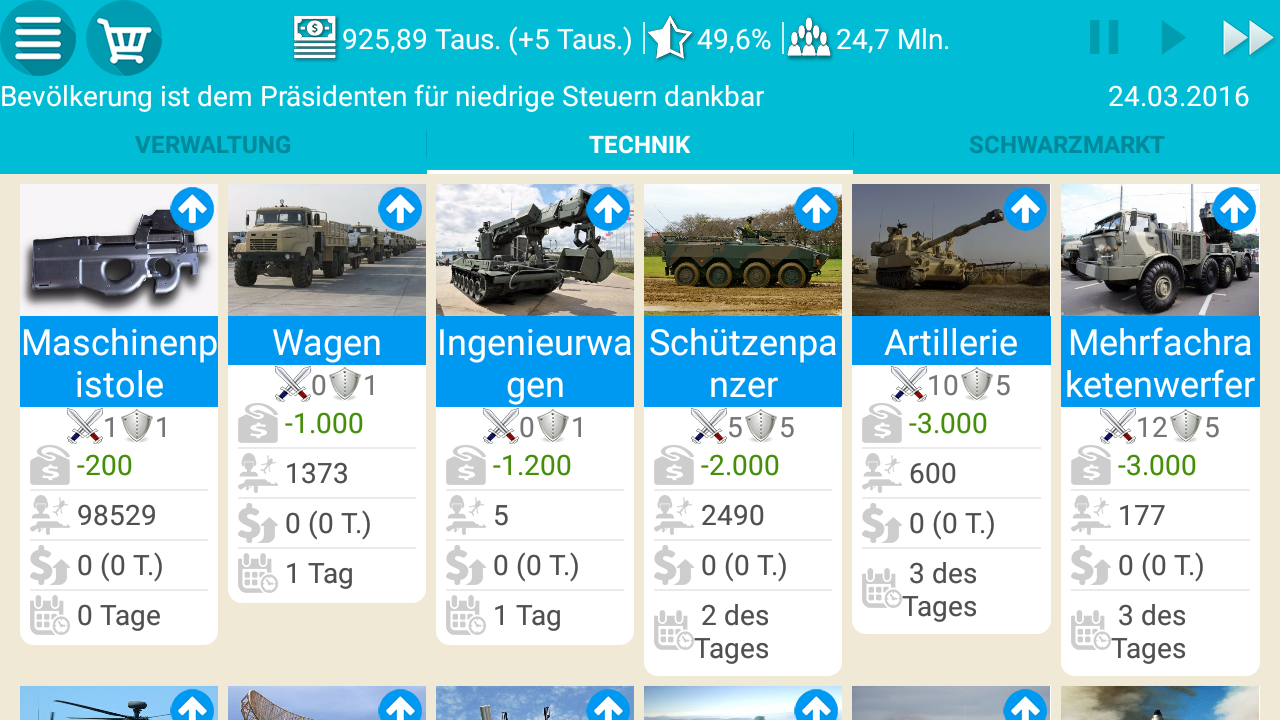The height and width of the screenshot is (720, 1280).
Task: Click the Artillerie cost money icon
Action: [x=883, y=423]
